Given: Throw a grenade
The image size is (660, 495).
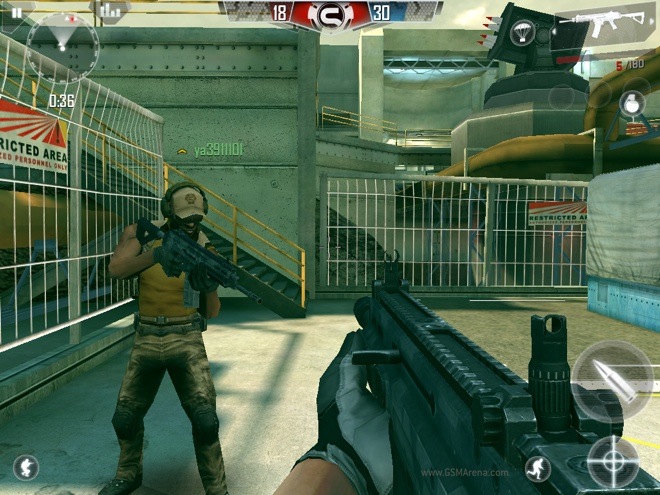Looking at the screenshot, I should (631, 103).
